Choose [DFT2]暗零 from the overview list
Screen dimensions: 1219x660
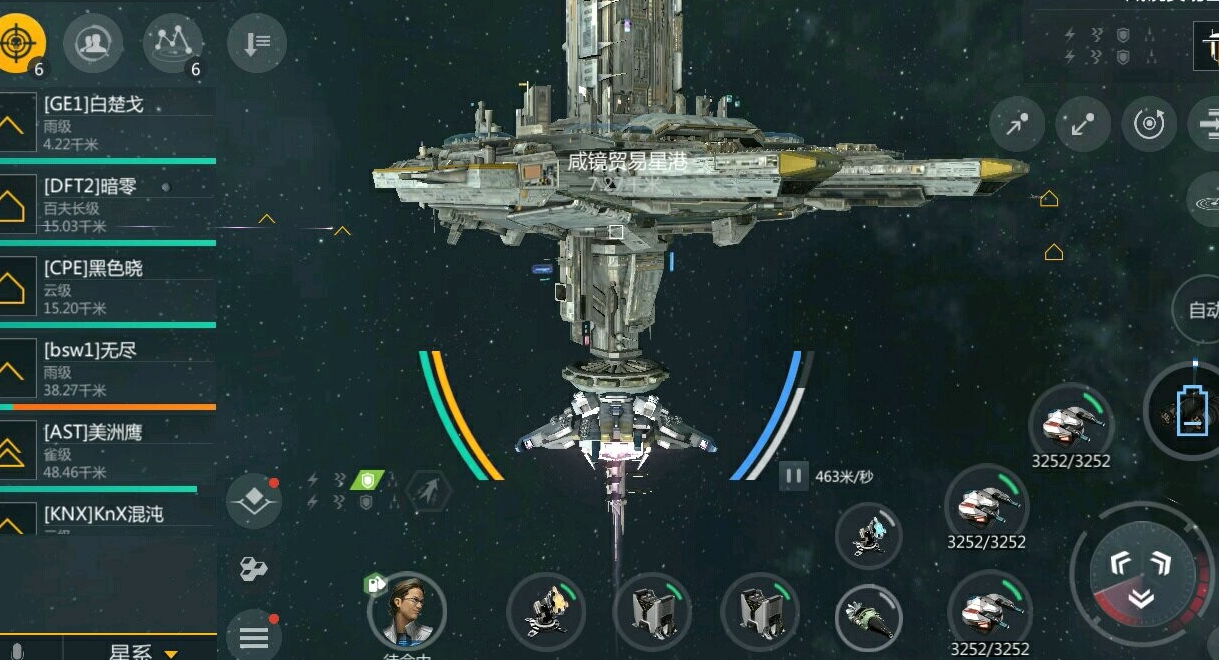(108, 205)
